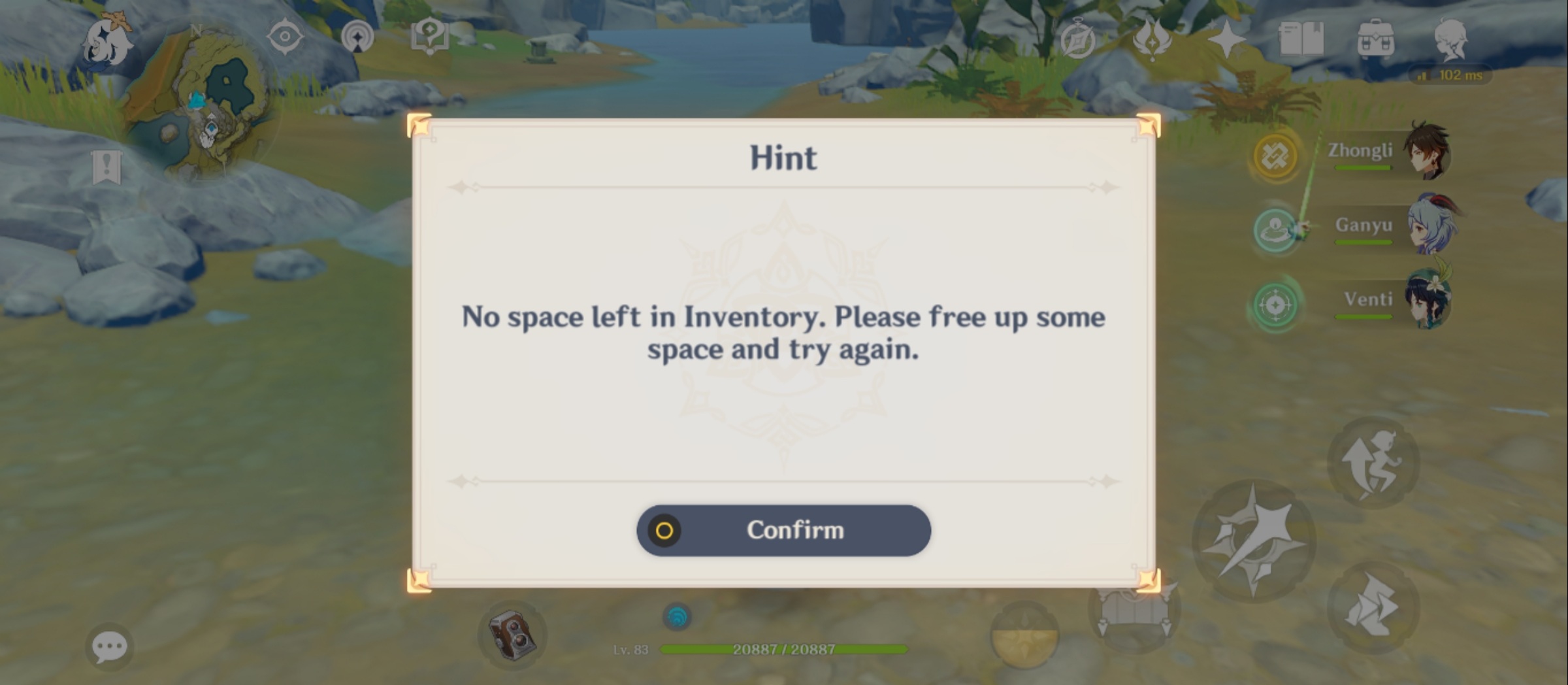The width and height of the screenshot is (1568, 685).
Task: Open the four-point star wish menu
Action: coord(1226,39)
